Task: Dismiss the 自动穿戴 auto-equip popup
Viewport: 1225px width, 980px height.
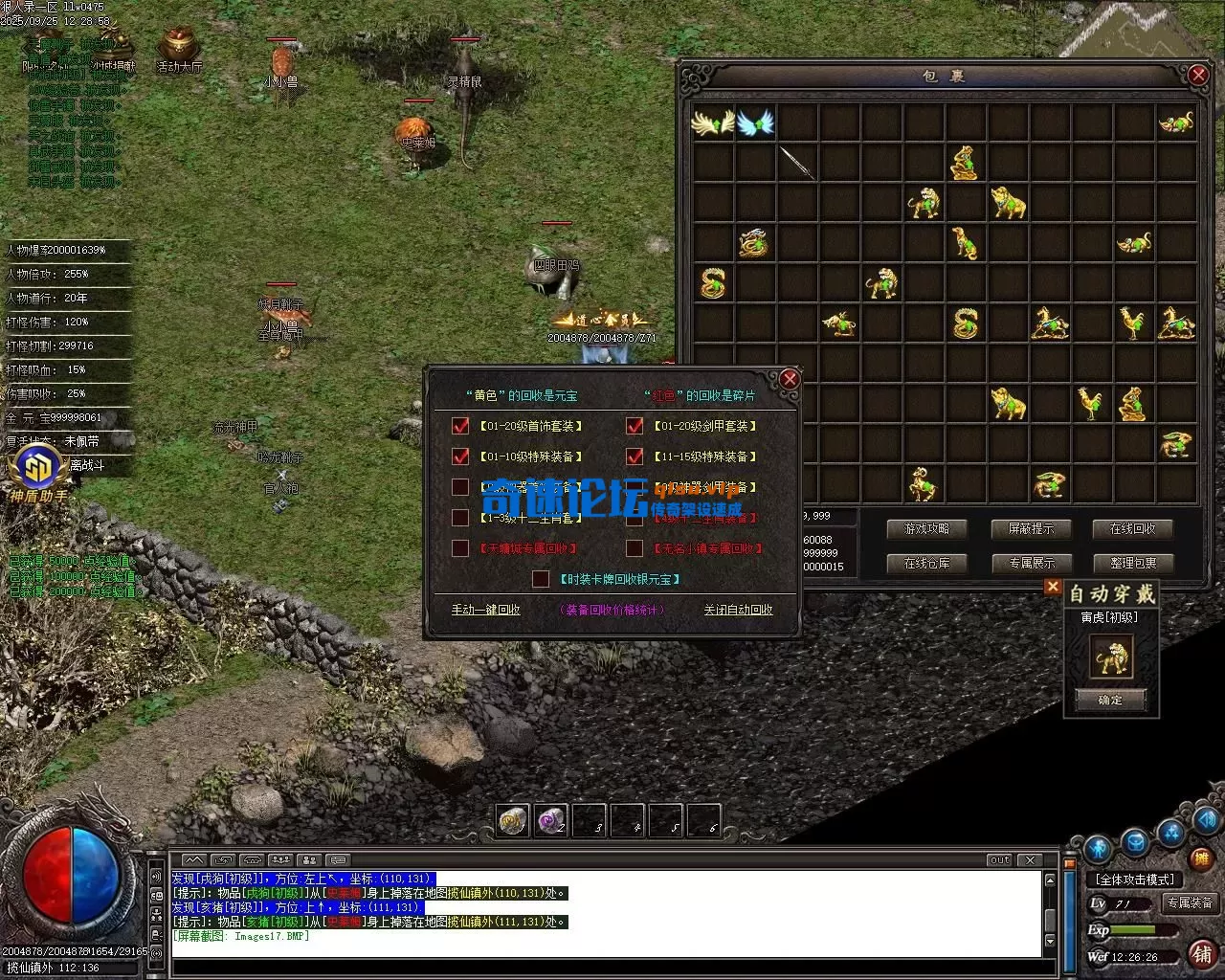Action: click(1053, 587)
